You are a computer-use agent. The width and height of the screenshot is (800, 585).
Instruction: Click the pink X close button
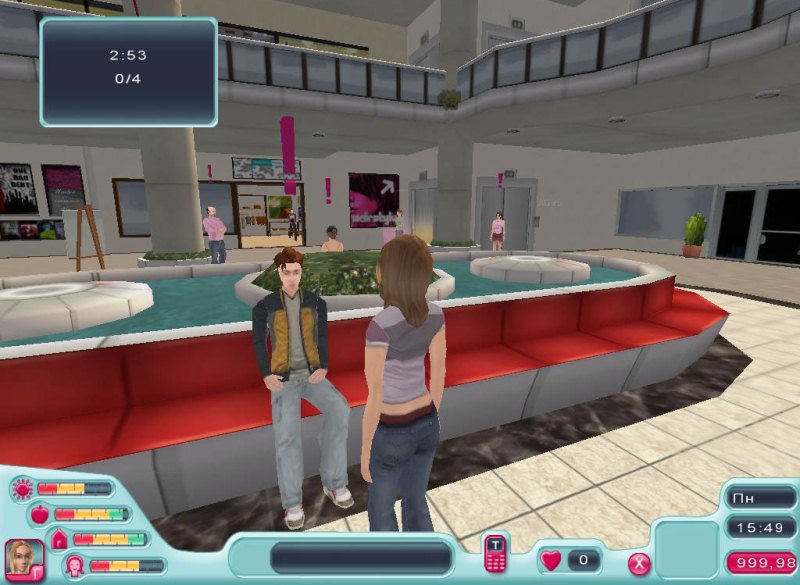point(638,563)
